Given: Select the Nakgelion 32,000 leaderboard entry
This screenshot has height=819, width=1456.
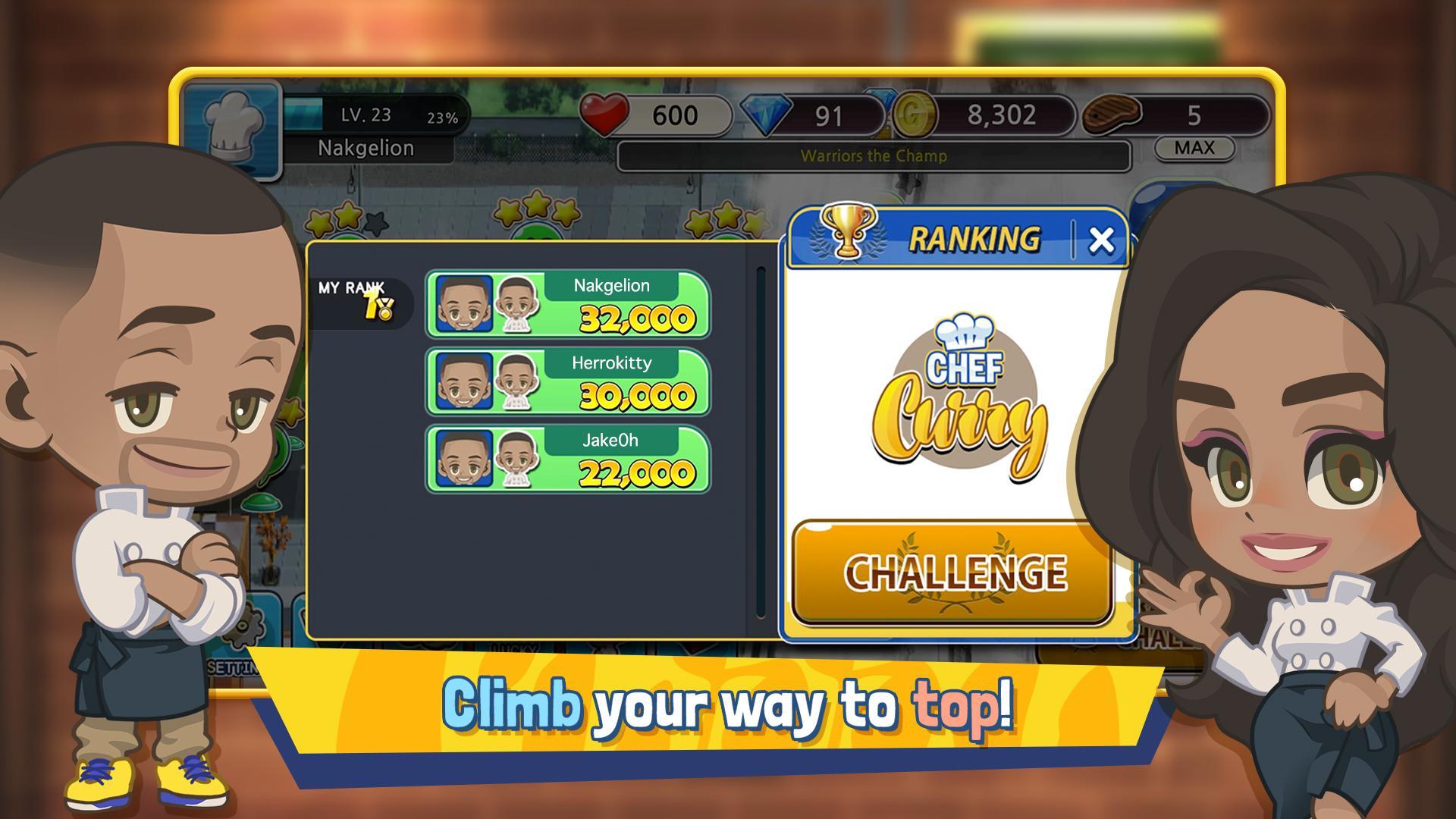Looking at the screenshot, I should [x=599, y=303].
